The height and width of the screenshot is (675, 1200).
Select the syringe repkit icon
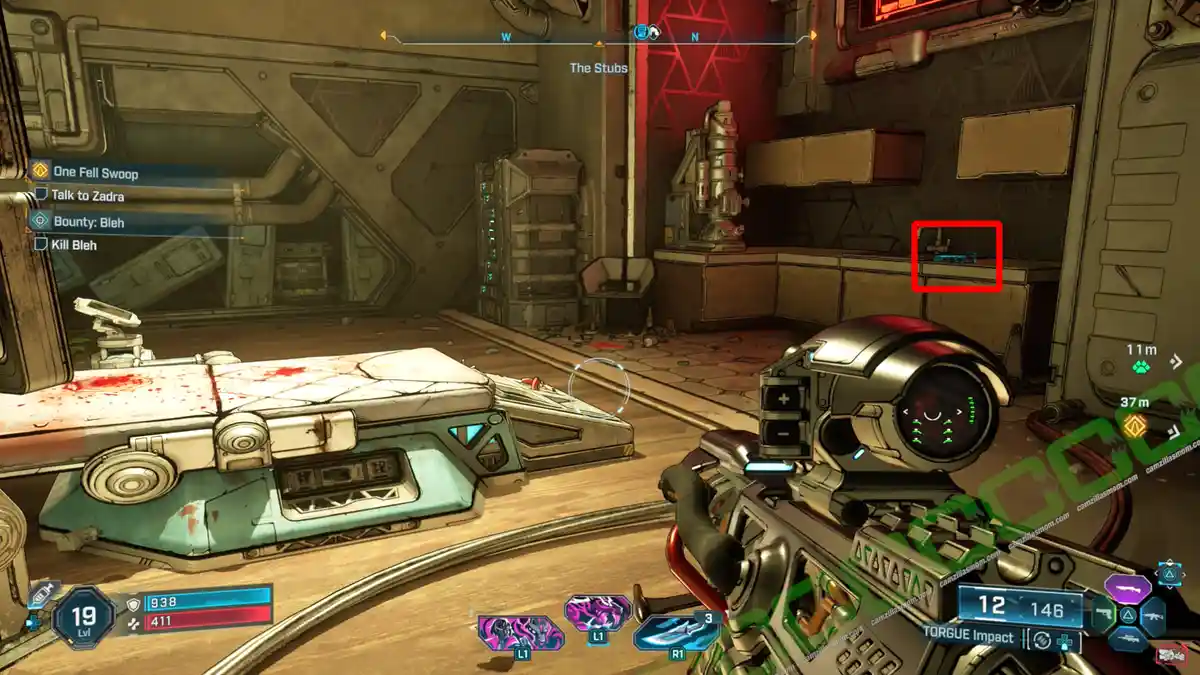(x=38, y=593)
